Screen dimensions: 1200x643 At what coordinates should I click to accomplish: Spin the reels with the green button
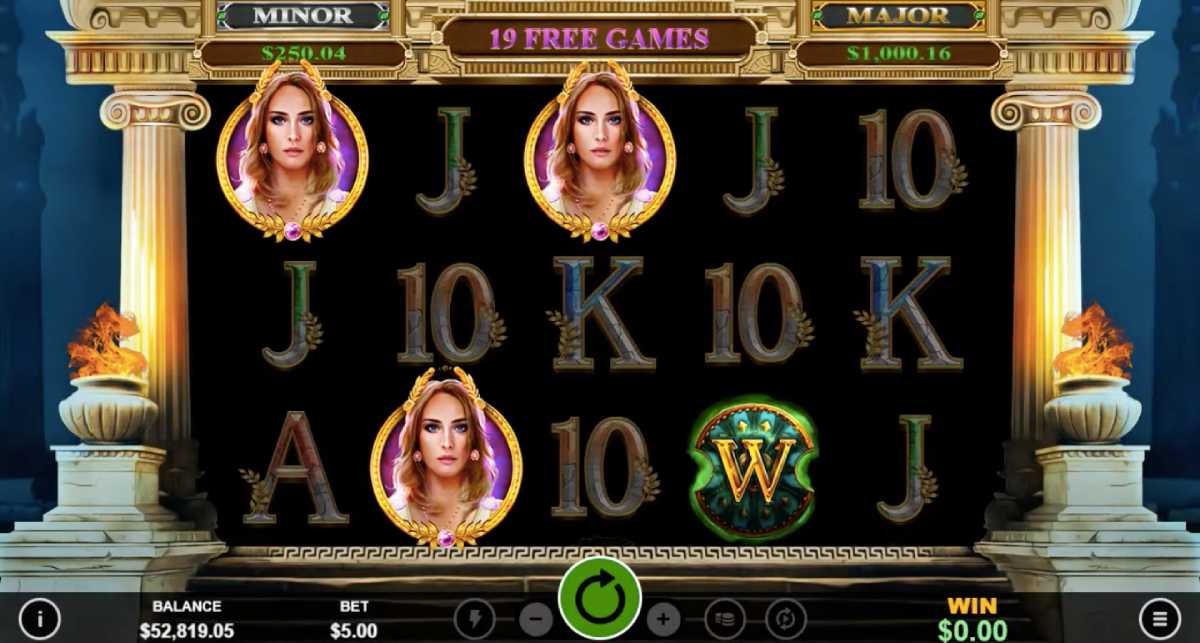point(600,599)
